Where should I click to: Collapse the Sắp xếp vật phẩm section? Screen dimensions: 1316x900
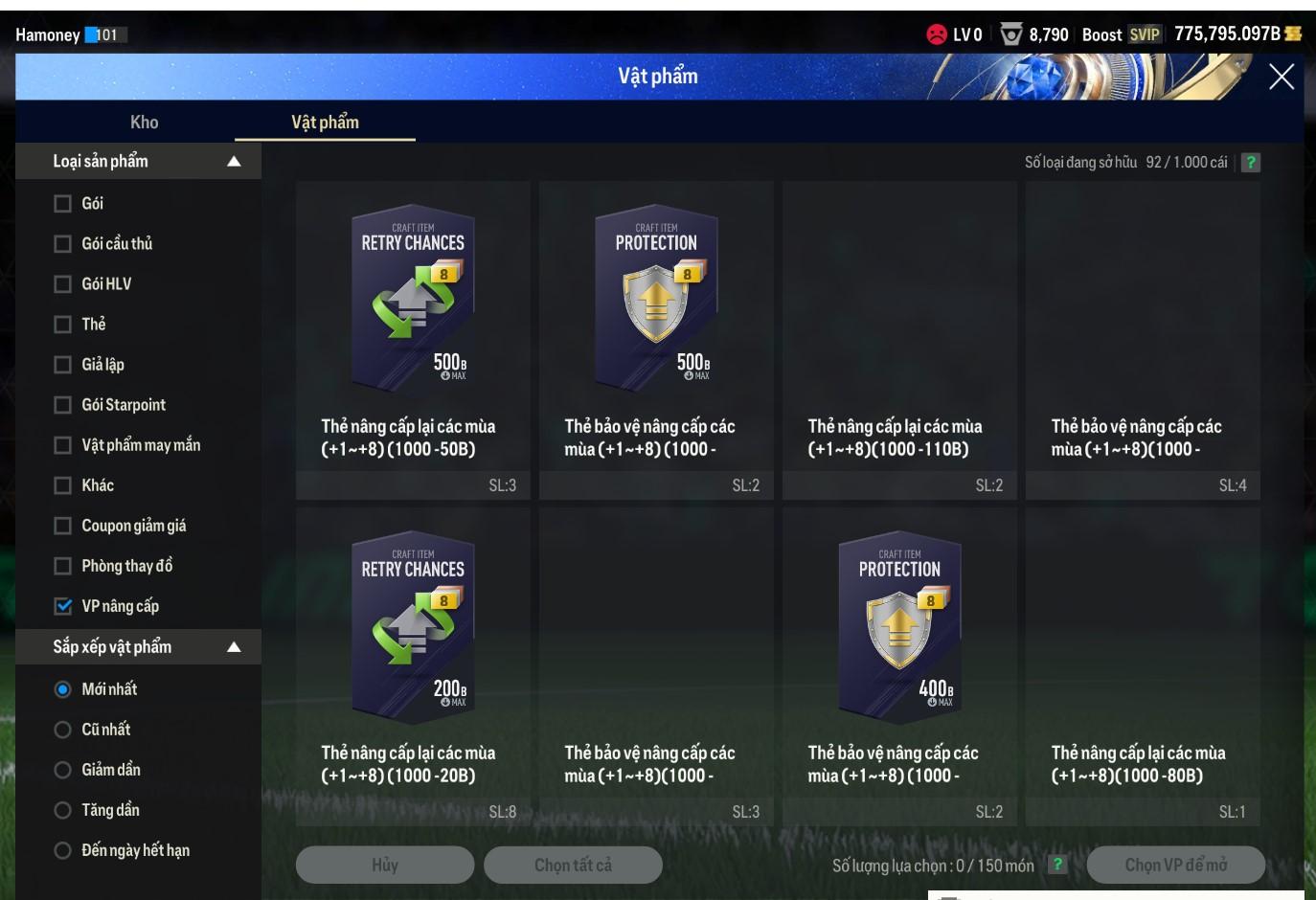(x=234, y=647)
